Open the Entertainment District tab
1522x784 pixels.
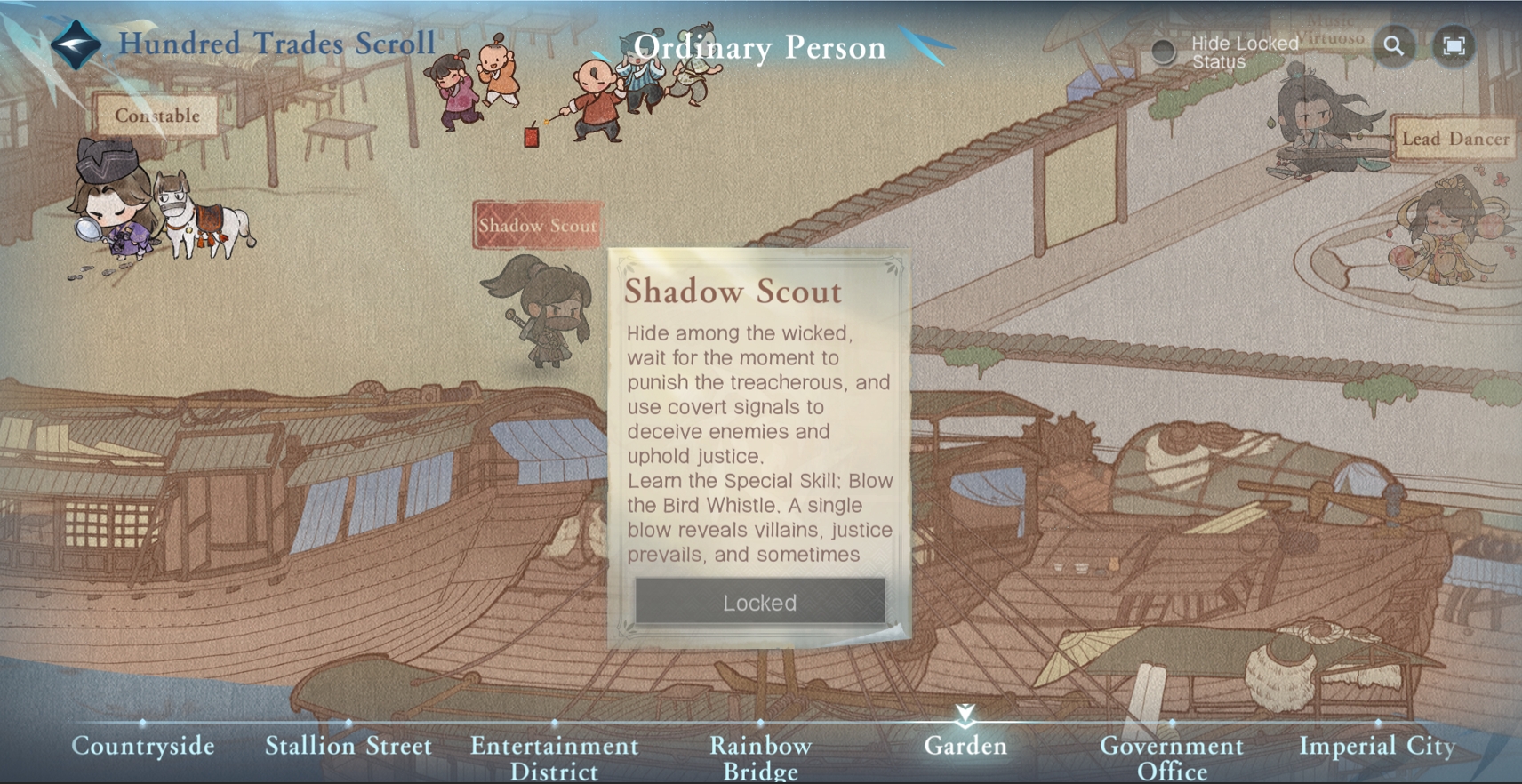554,756
